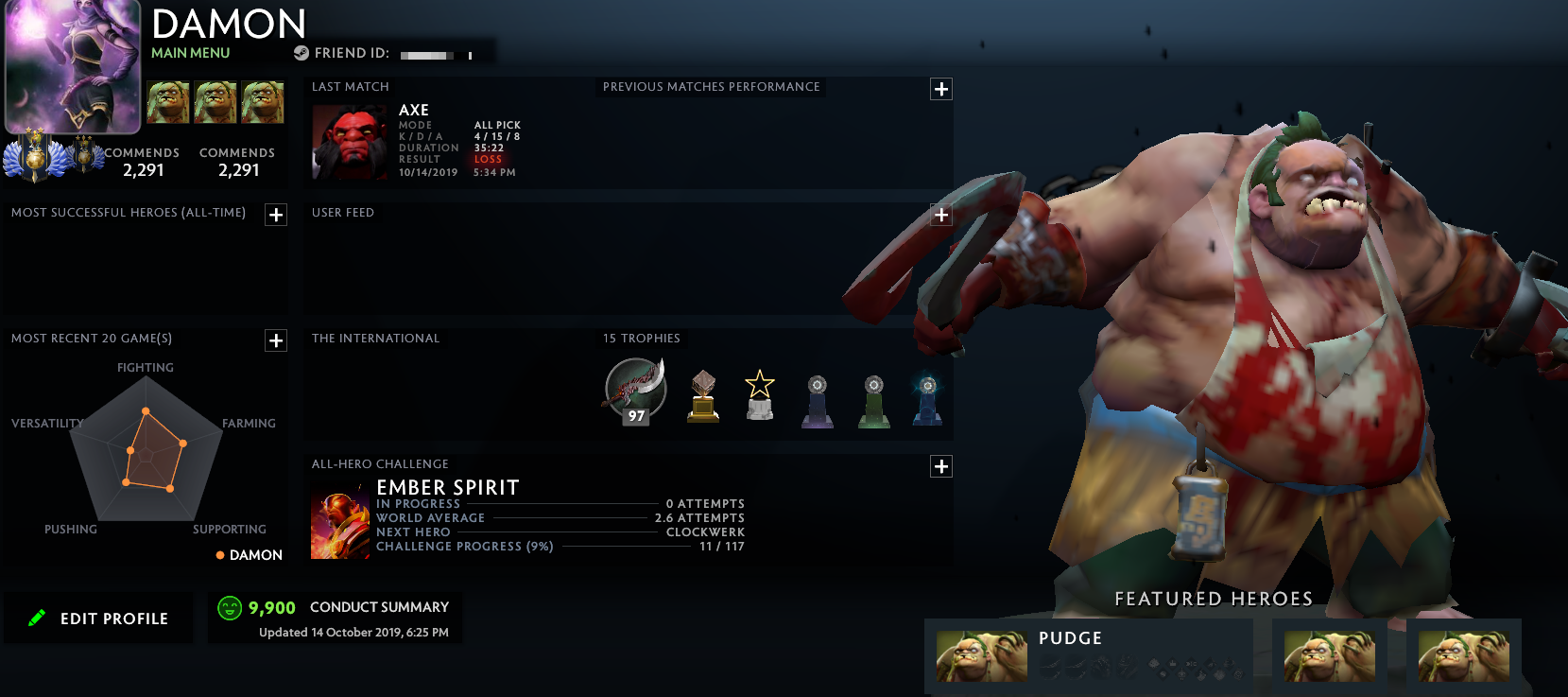Expand the User Feed section
The width and height of the screenshot is (1568, 697).
[x=941, y=215]
